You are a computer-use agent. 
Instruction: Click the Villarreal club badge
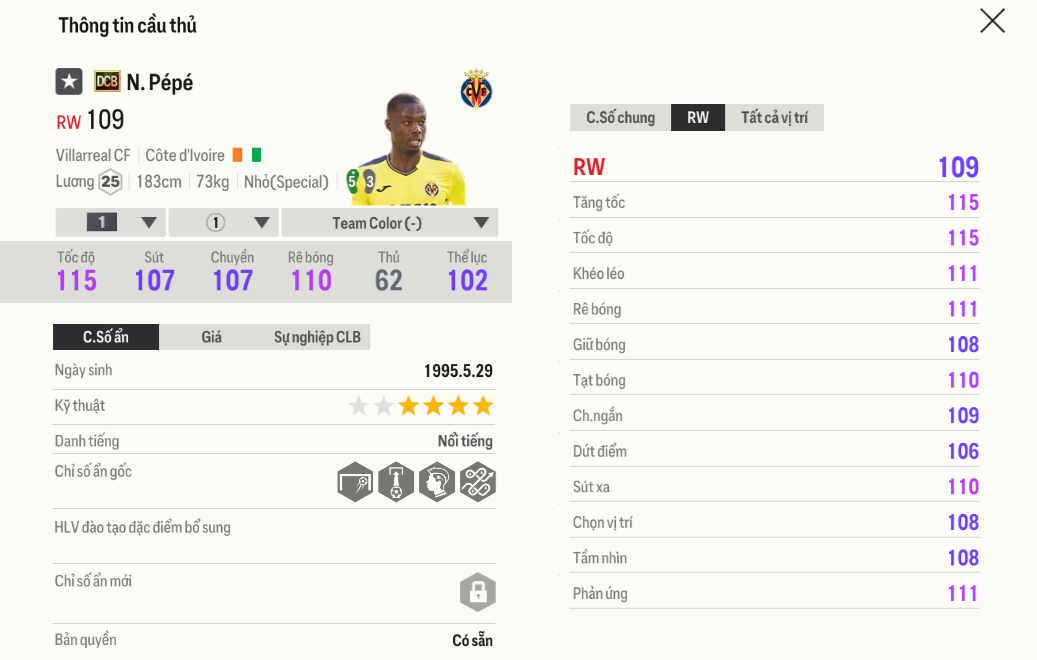(476, 90)
